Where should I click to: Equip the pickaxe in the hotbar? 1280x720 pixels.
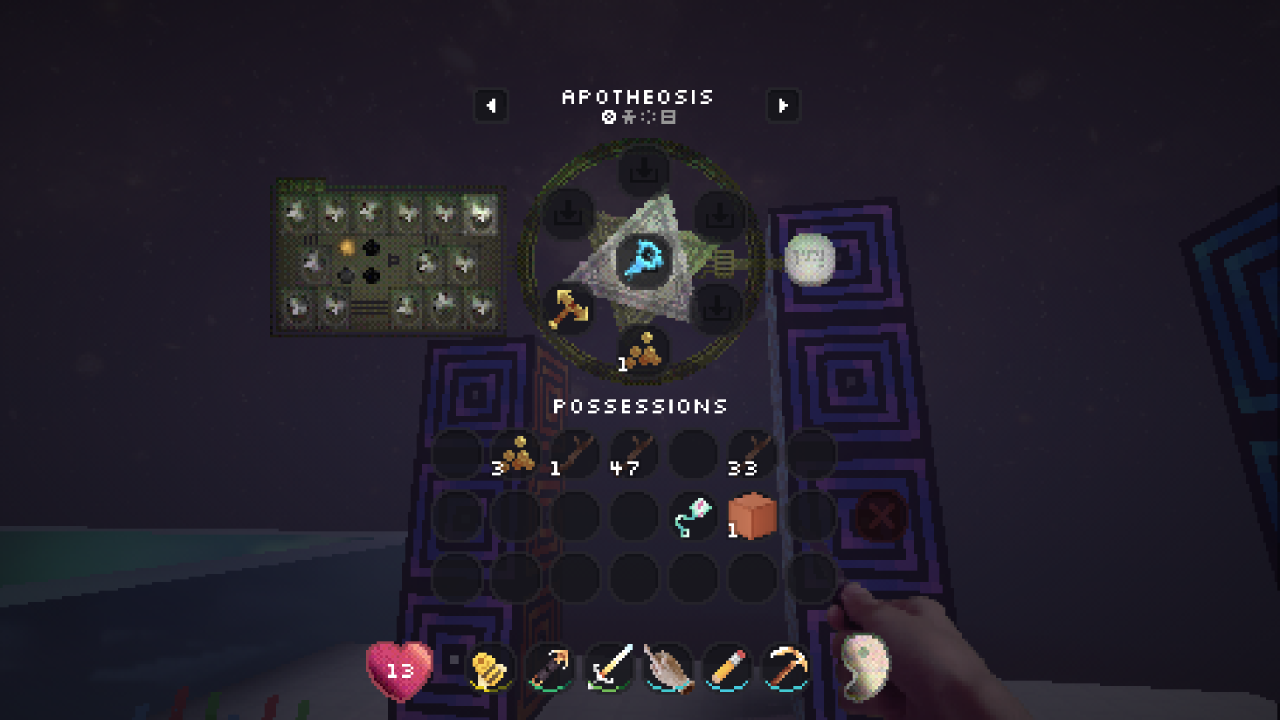tap(787, 666)
